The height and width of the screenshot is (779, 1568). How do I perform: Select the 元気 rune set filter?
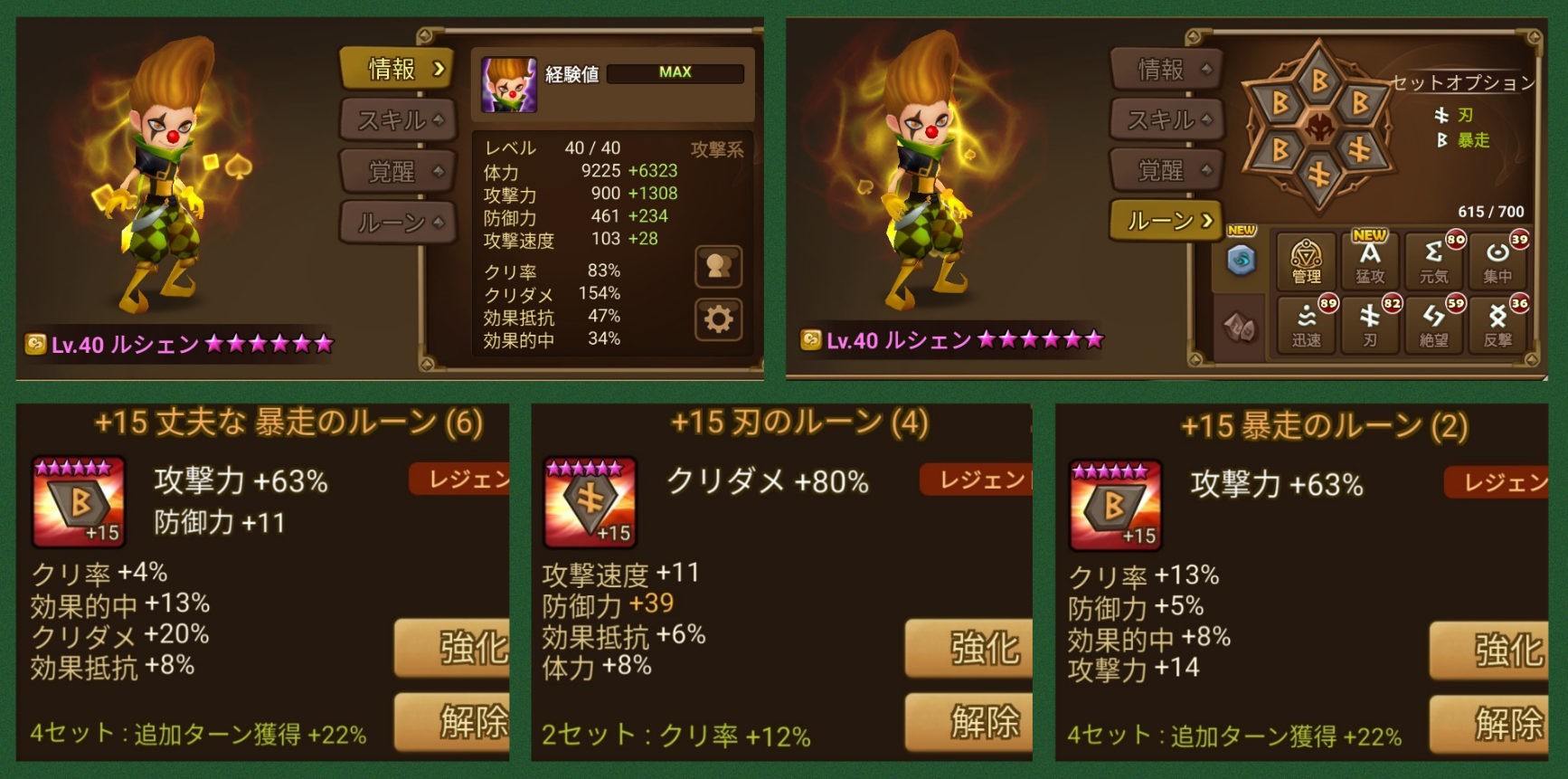pyautogui.click(x=1435, y=262)
